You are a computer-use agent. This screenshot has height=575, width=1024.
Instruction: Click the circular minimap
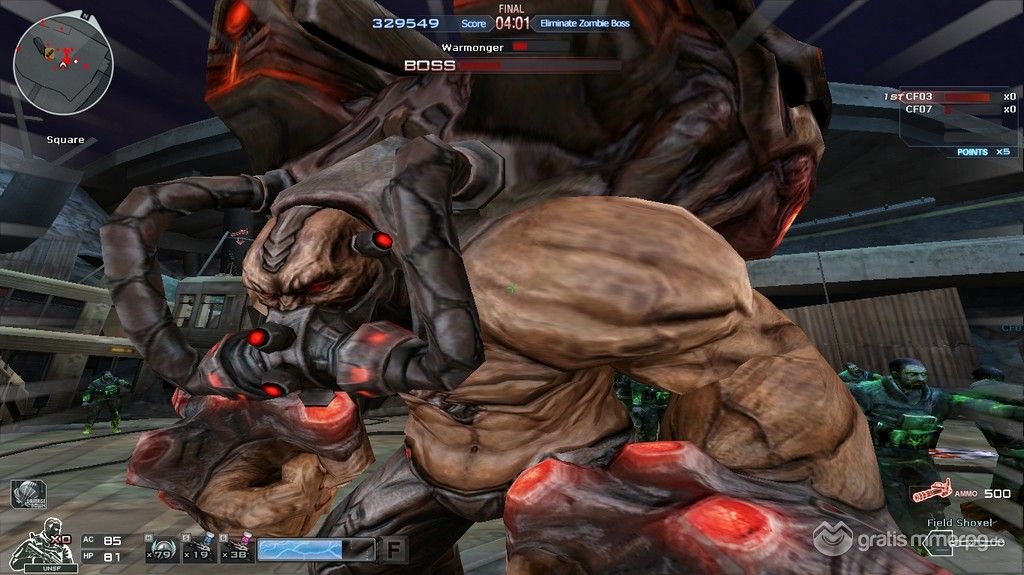(62, 64)
